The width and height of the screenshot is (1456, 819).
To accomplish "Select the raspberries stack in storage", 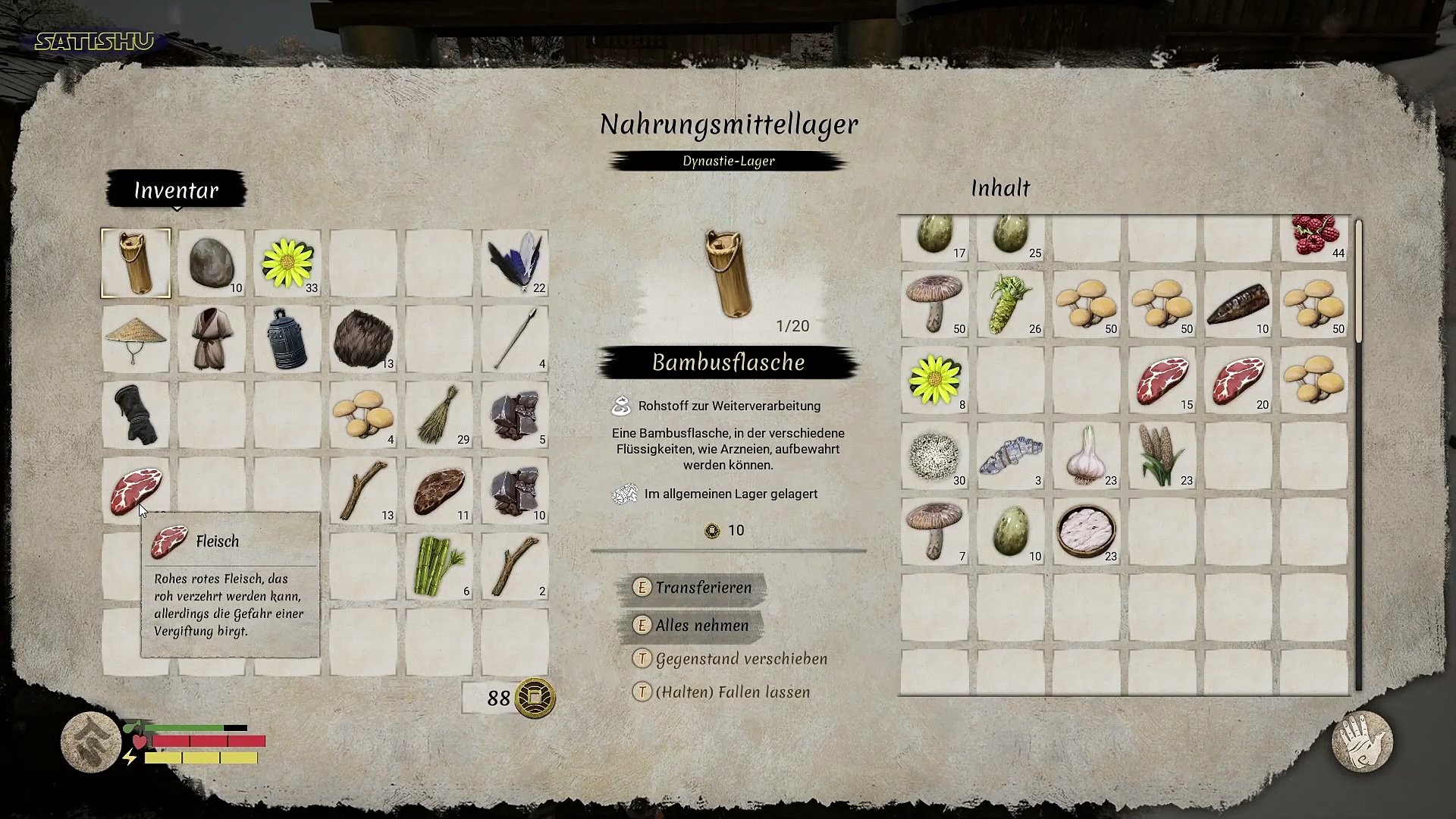I will [x=1314, y=237].
